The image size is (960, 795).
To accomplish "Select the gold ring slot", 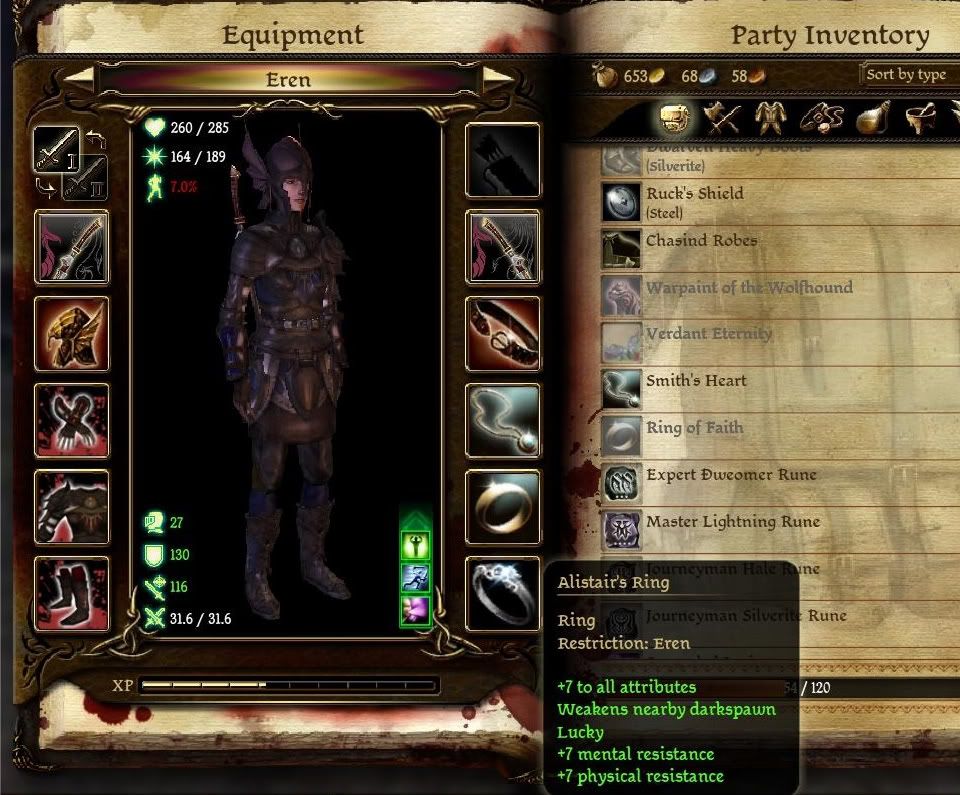I will click(x=503, y=507).
